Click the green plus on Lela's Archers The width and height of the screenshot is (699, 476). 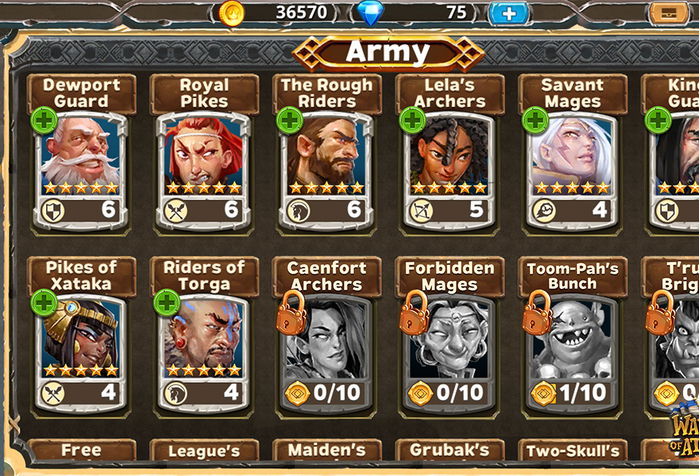point(412,121)
